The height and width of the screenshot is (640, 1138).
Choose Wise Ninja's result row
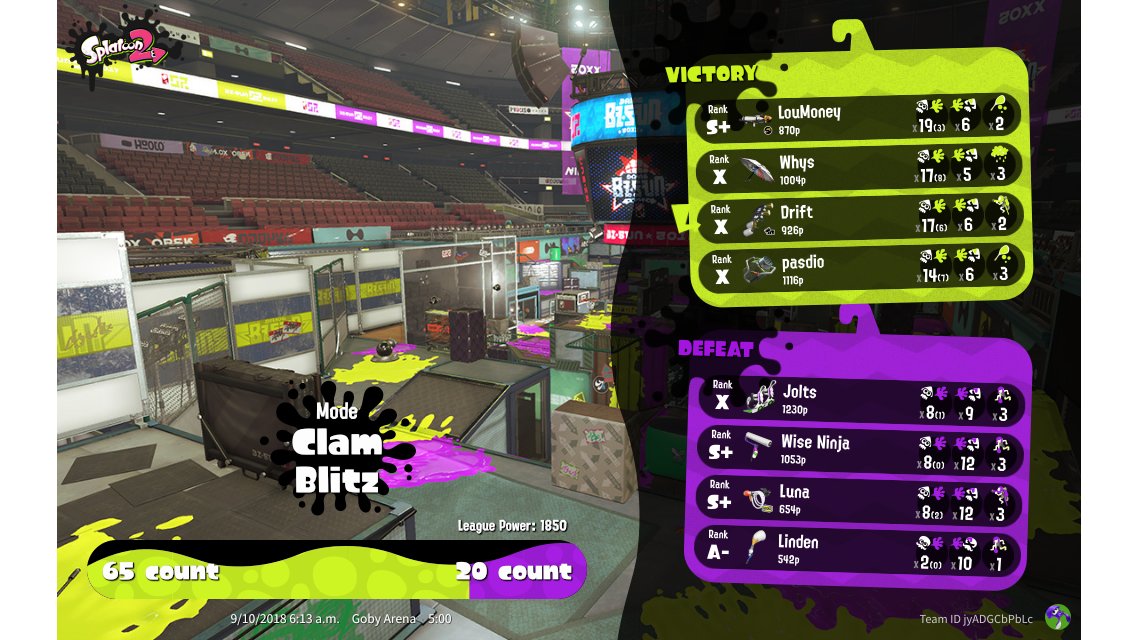coord(856,449)
